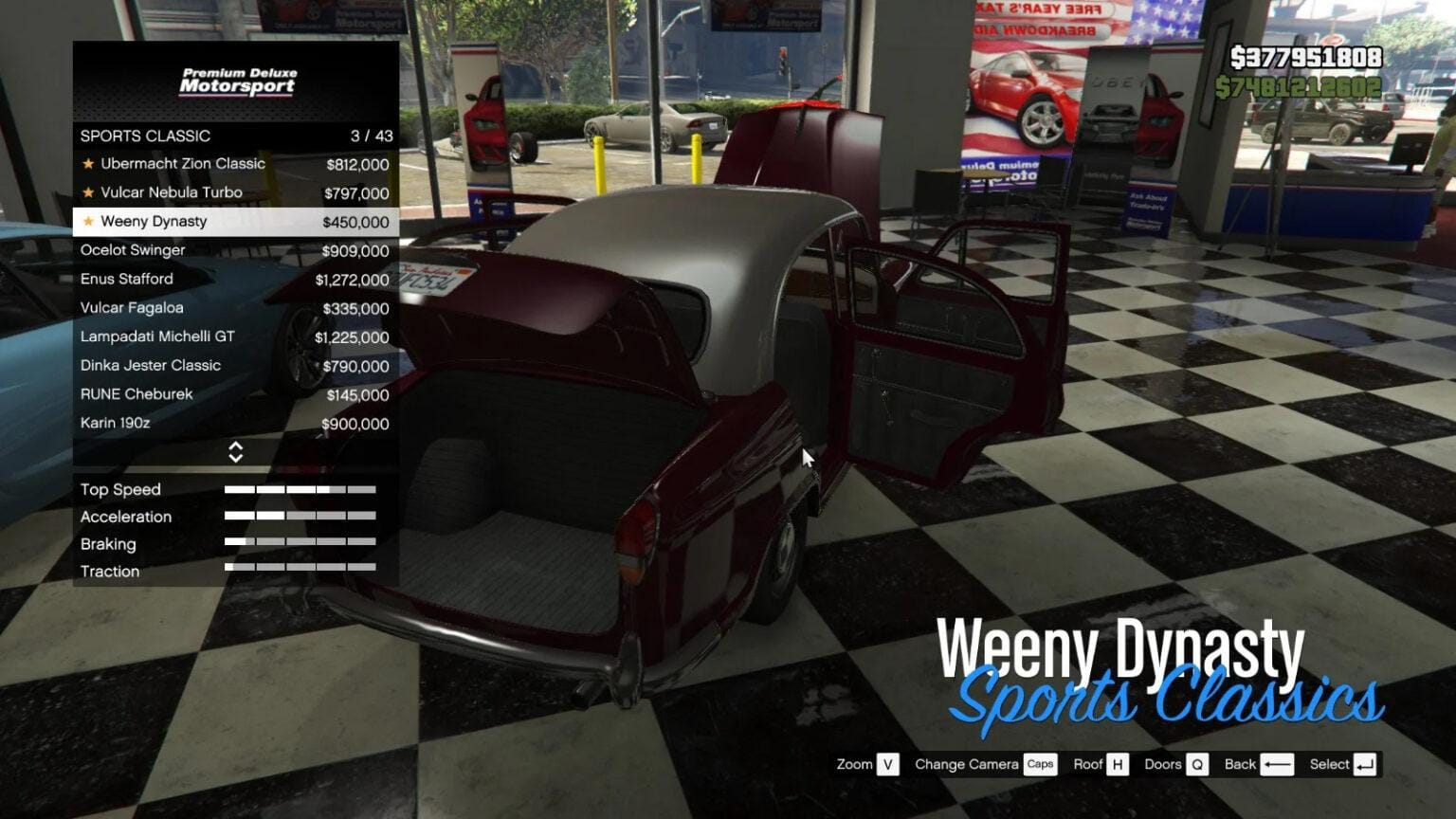Click the Q key icon for Doors
The height and width of the screenshot is (819, 1456).
[x=1198, y=764]
